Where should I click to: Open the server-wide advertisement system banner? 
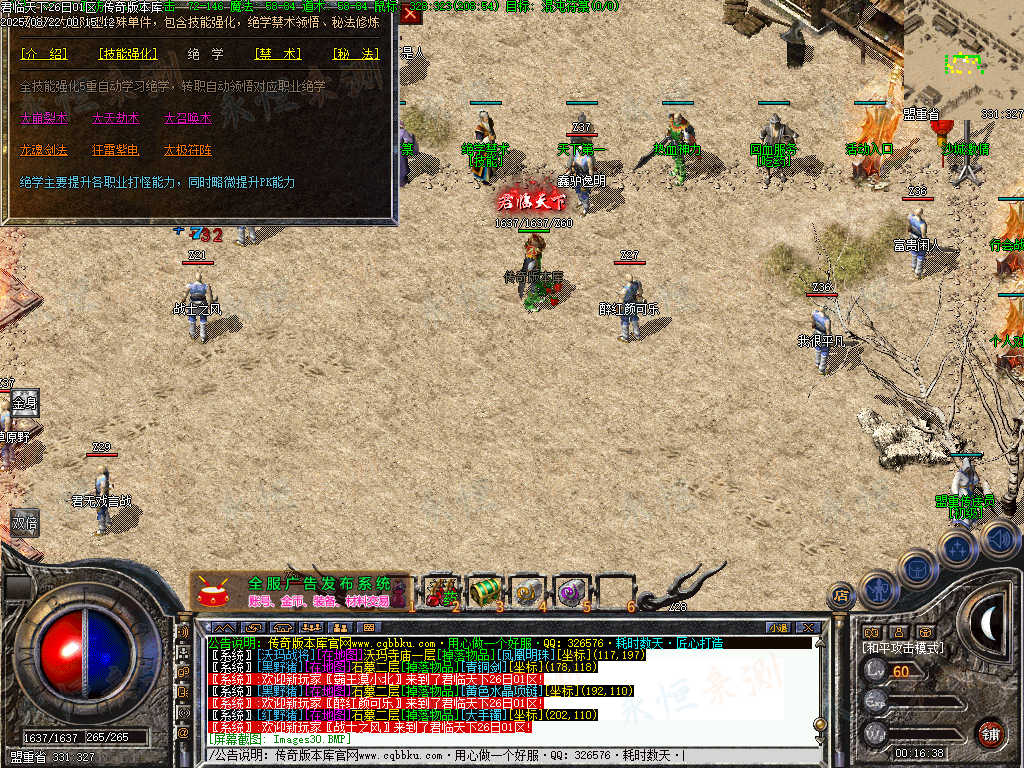(x=300, y=591)
